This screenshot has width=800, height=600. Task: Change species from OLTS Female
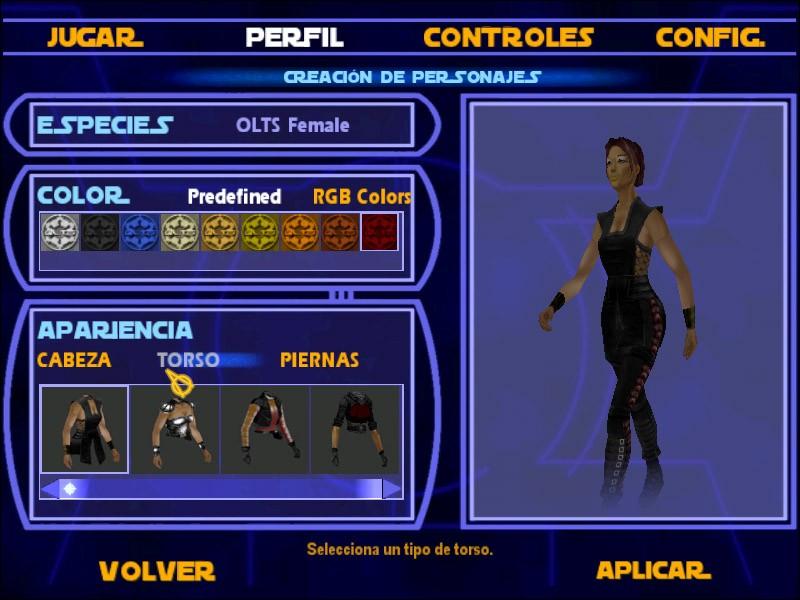coord(292,126)
